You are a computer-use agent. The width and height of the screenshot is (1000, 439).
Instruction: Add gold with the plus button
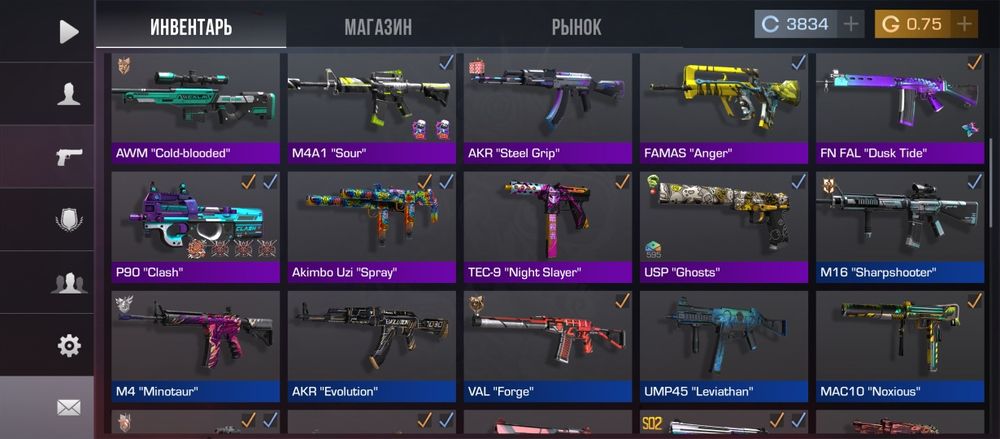point(965,25)
